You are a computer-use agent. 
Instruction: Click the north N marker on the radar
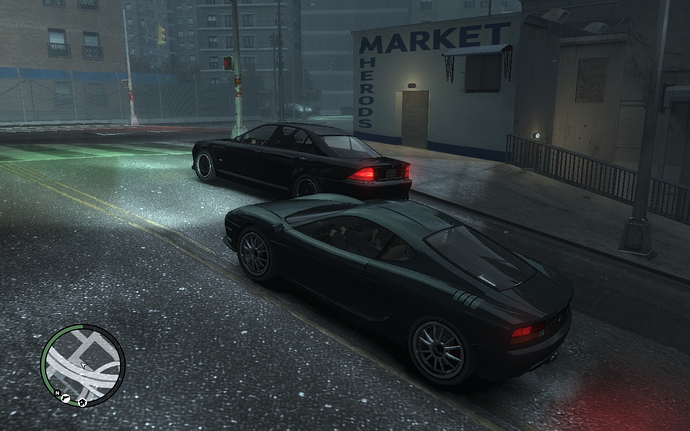(57, 392)
